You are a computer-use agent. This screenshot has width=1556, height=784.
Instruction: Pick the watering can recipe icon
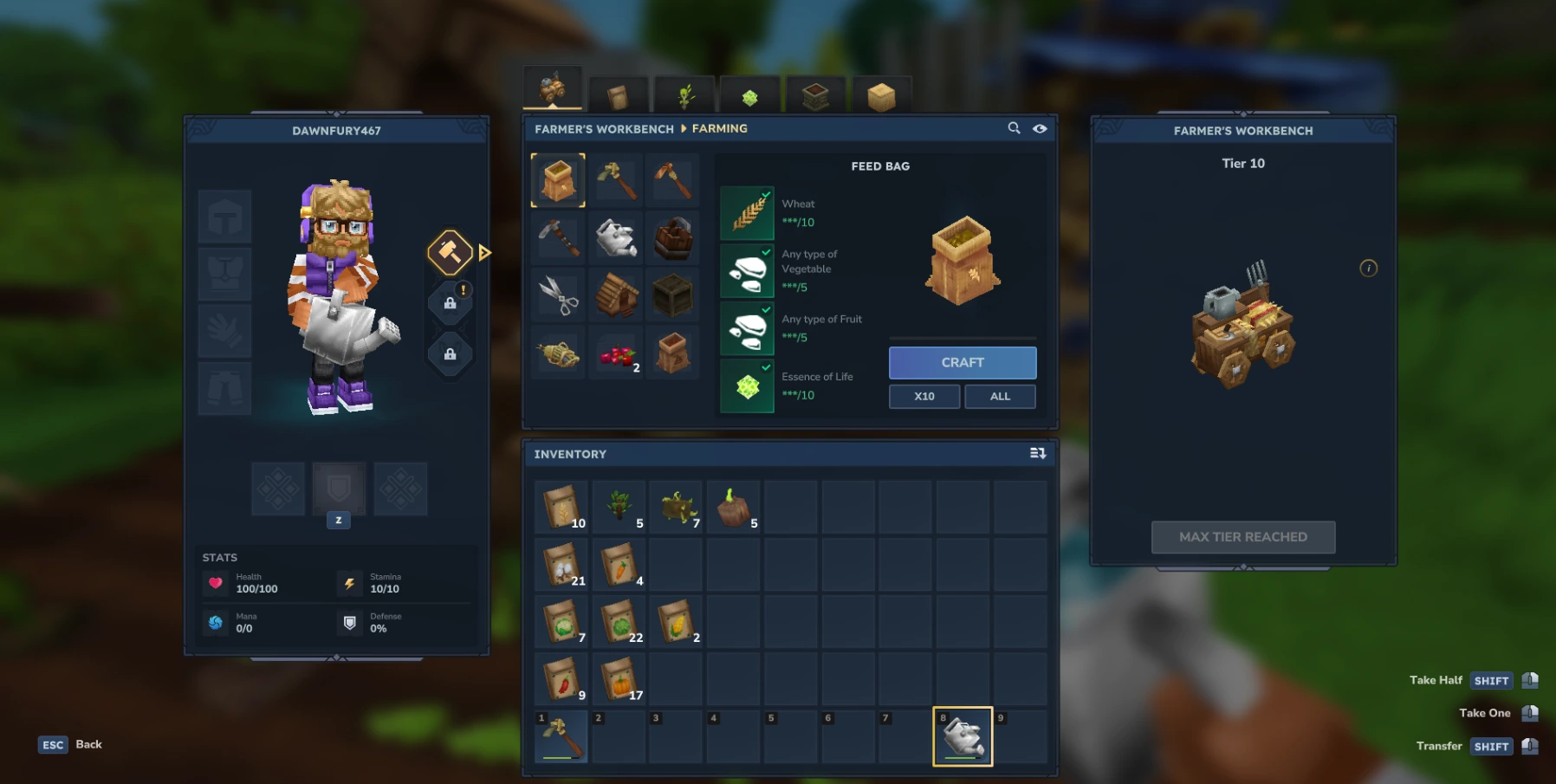pos(616,238)
